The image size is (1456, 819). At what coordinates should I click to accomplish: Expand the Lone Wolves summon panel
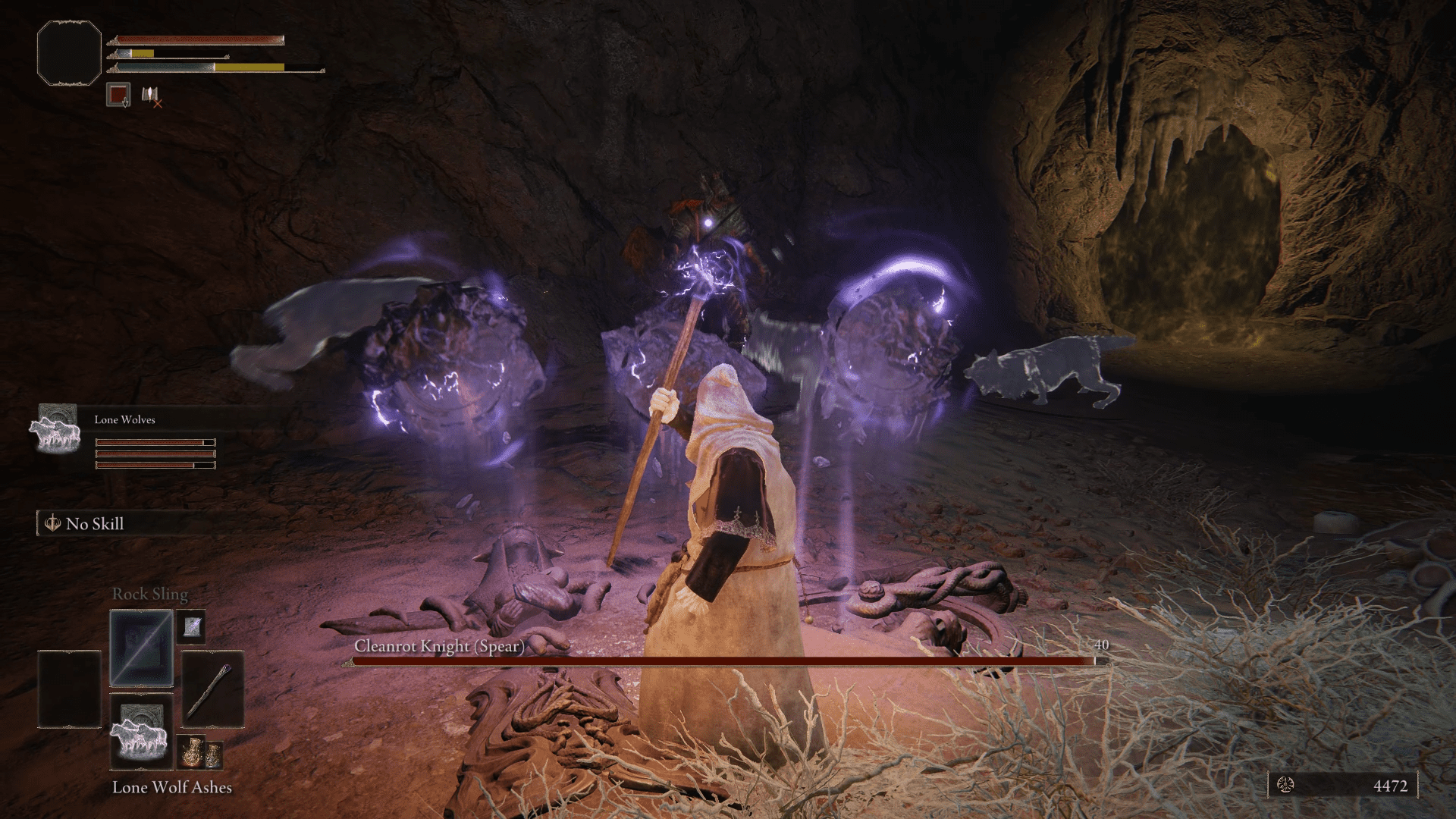[125, 419]
